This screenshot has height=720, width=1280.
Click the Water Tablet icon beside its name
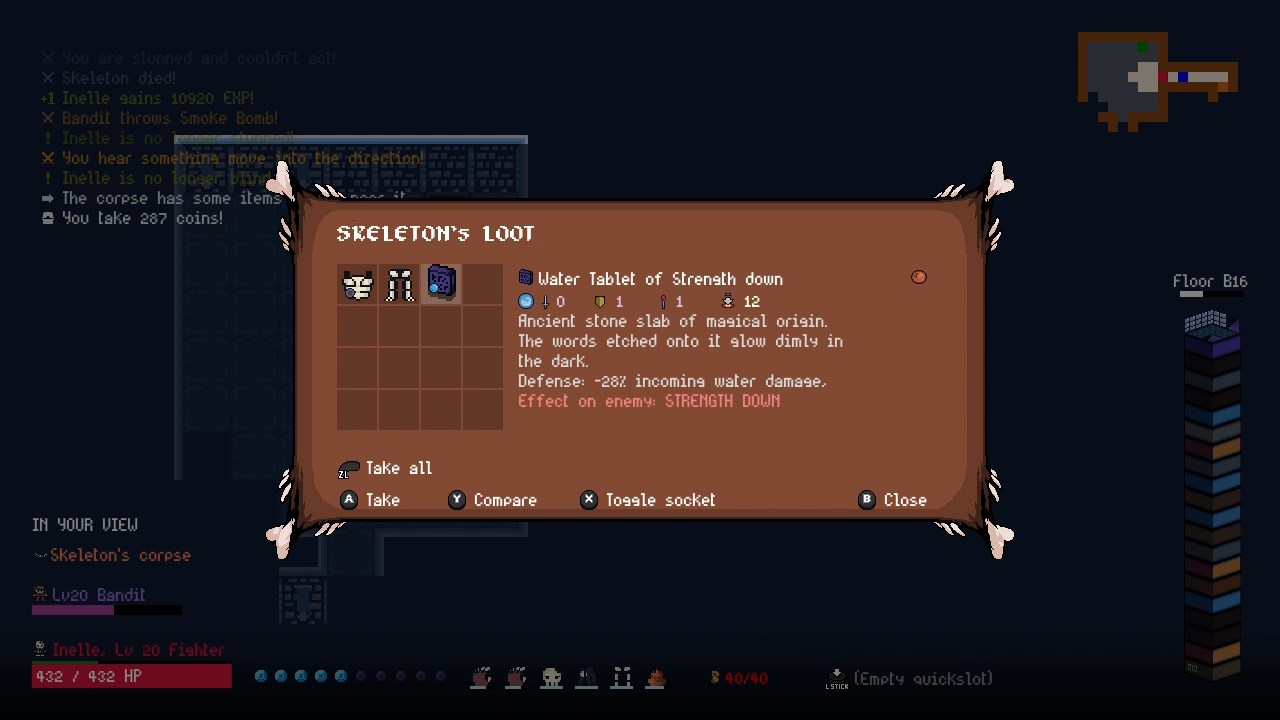525,278
